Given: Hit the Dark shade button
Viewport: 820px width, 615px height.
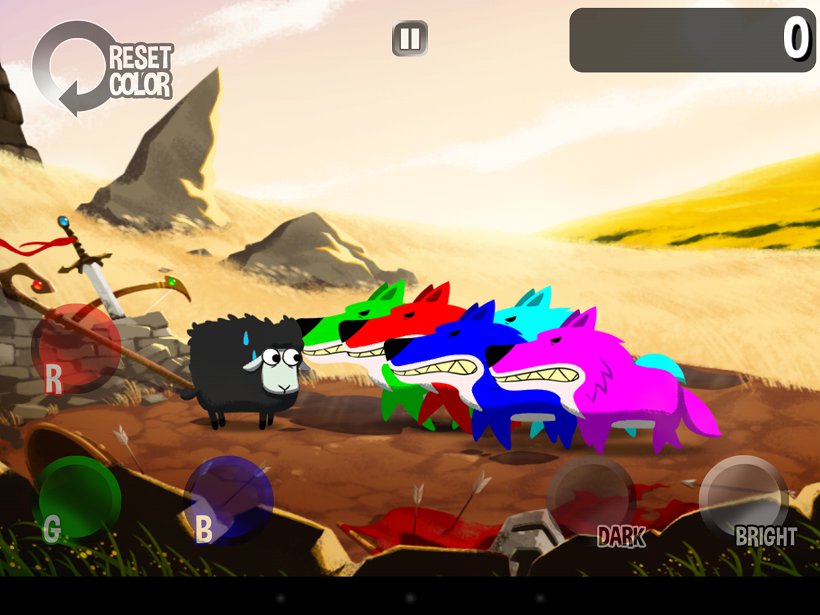Looking at the screenshot, I should tap(591, 500).
